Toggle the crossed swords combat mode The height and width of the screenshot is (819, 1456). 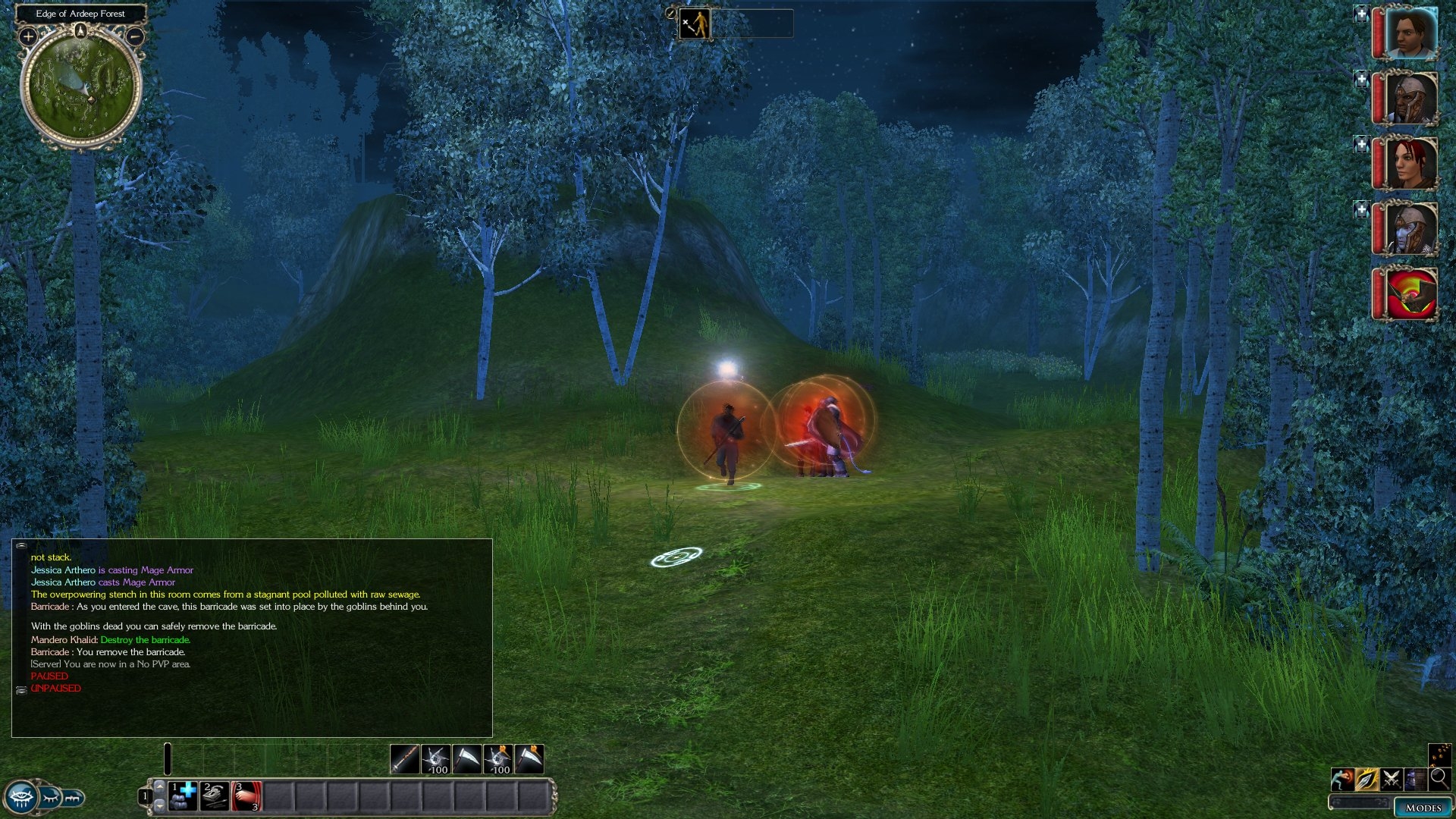[x=1391, y=779]
